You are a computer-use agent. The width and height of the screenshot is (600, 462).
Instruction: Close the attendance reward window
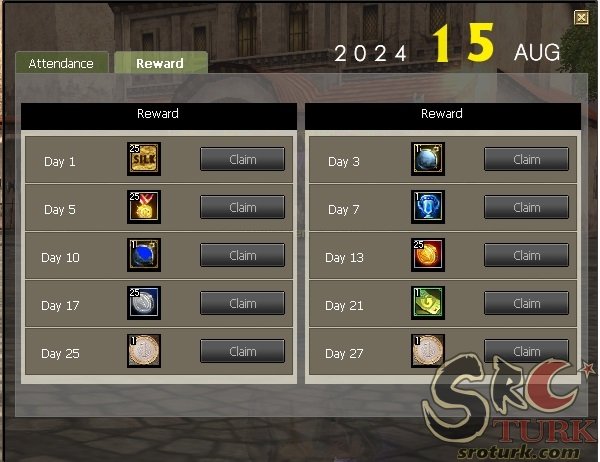pos(581,17)
